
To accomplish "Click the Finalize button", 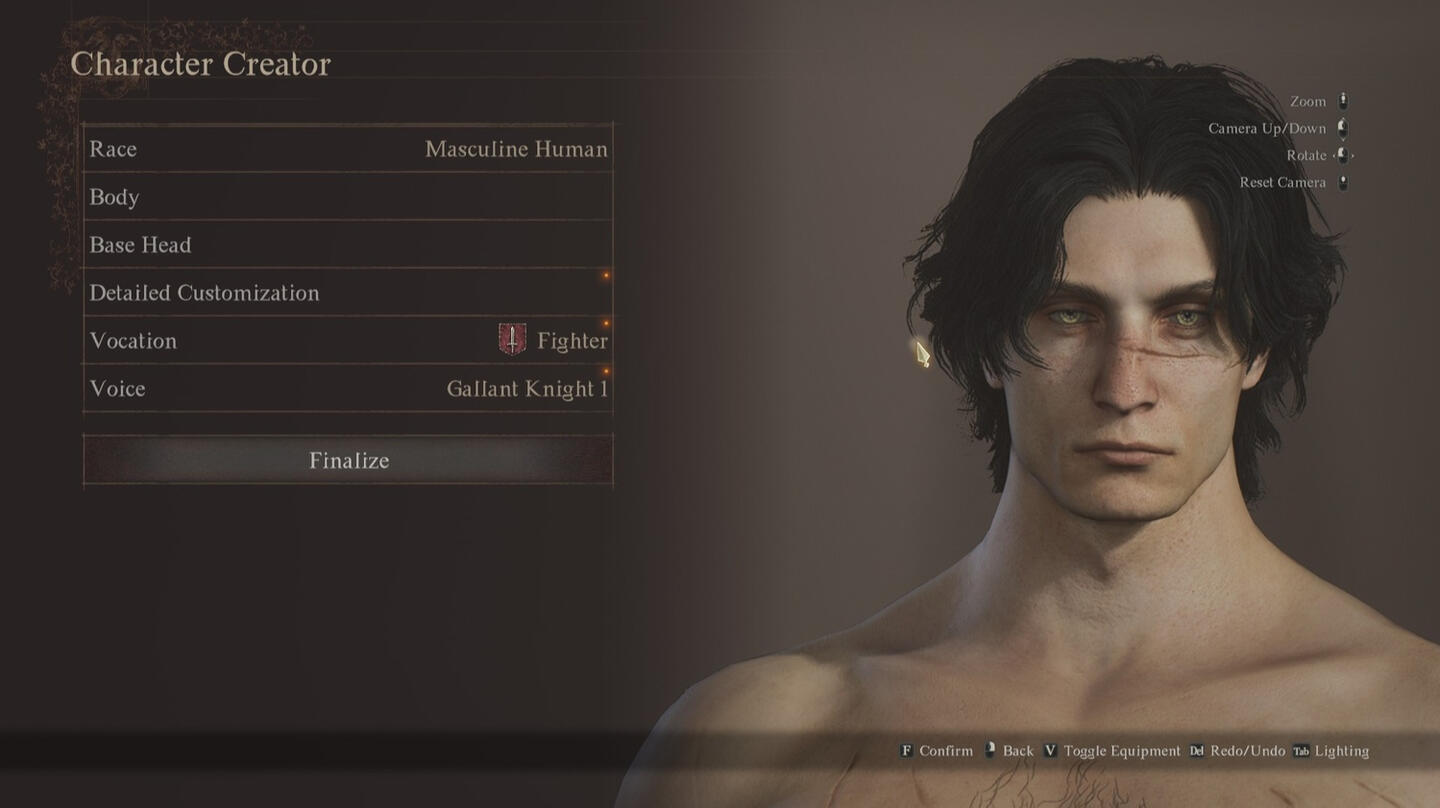I will [x=348, y=460].
